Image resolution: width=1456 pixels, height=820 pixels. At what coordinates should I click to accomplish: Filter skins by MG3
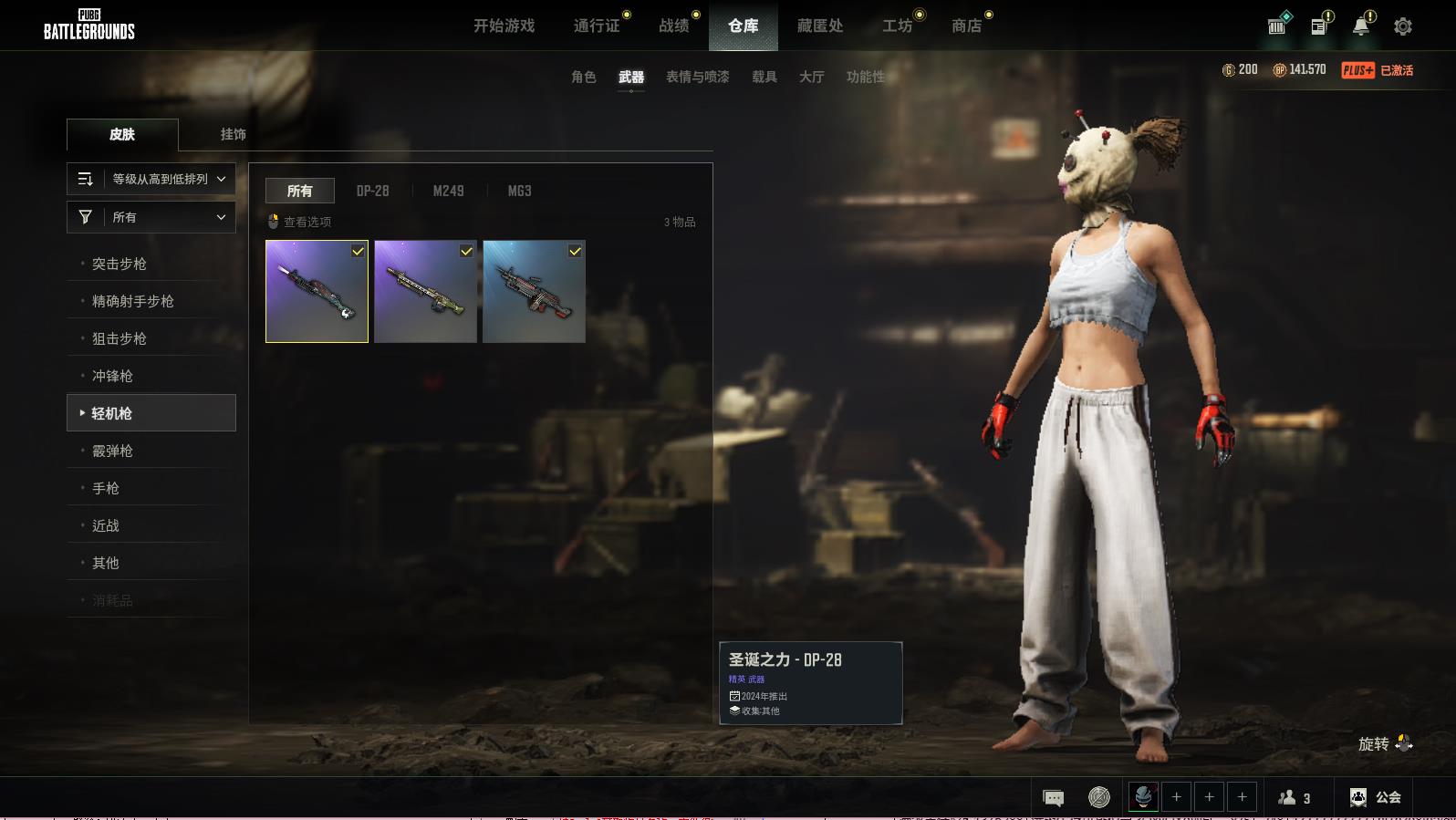[519, 191]
